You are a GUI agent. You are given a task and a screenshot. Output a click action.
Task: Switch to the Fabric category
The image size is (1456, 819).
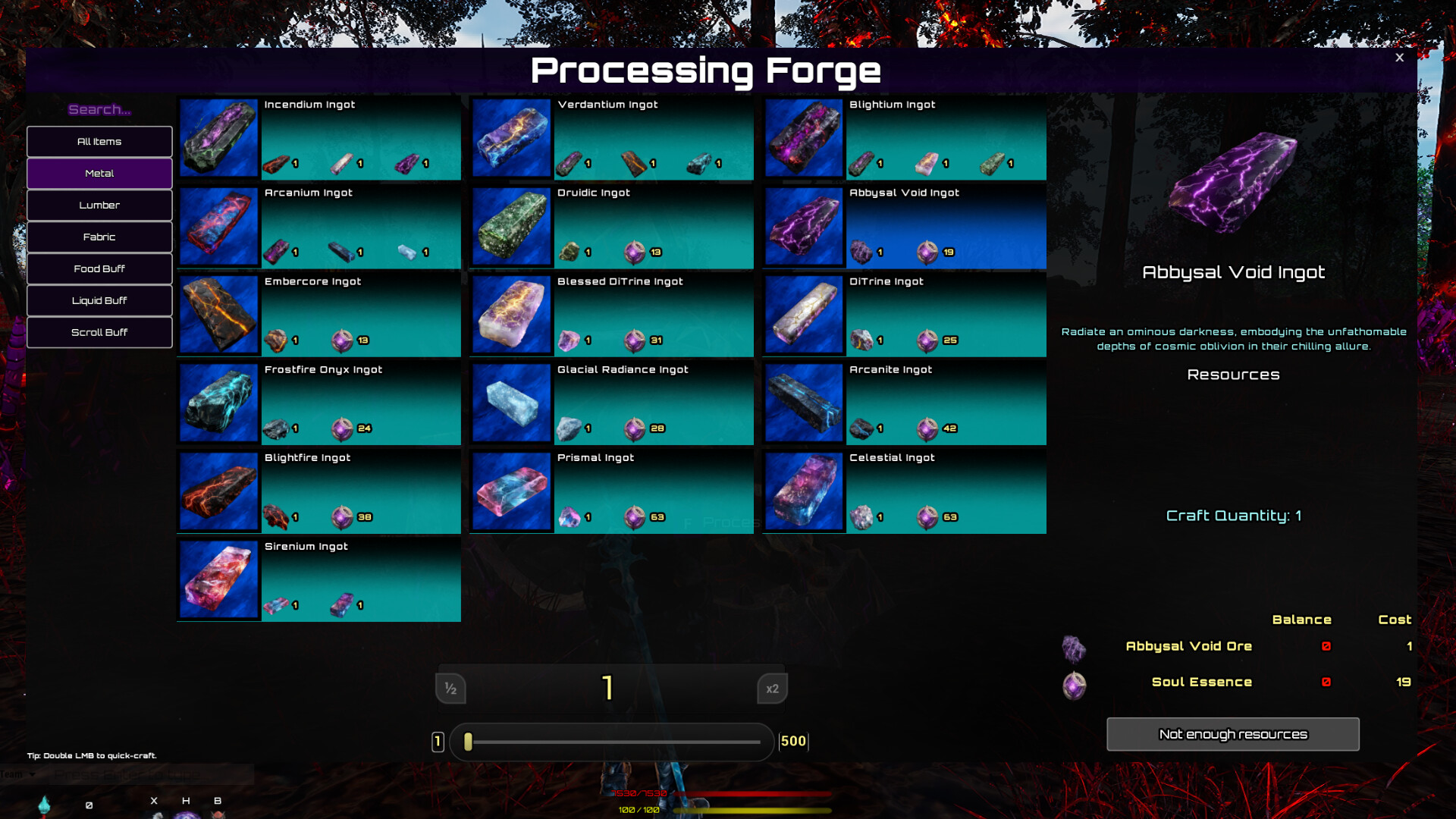point(99,237)
